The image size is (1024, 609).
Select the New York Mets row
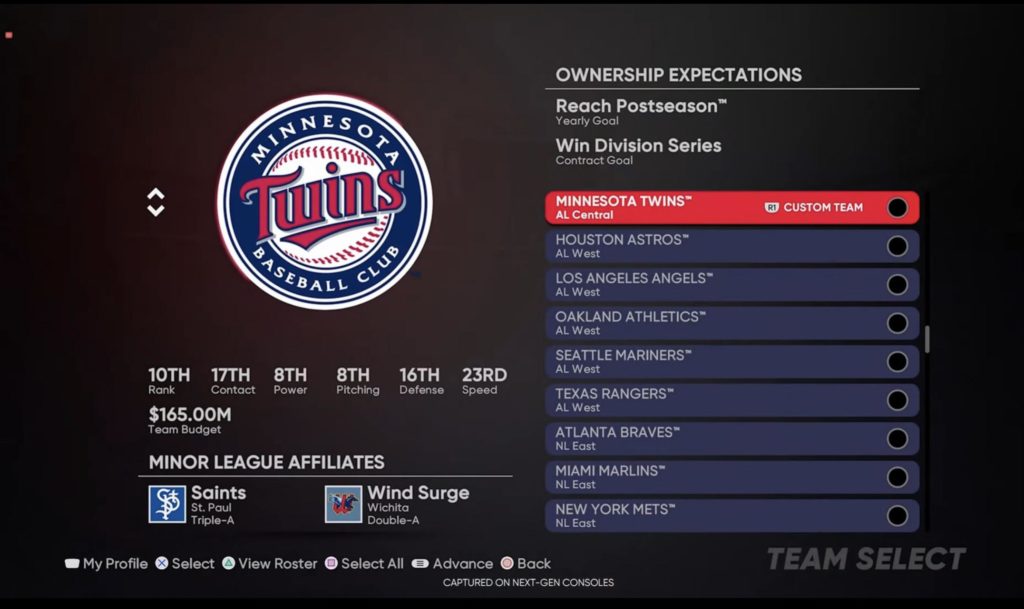700,515
